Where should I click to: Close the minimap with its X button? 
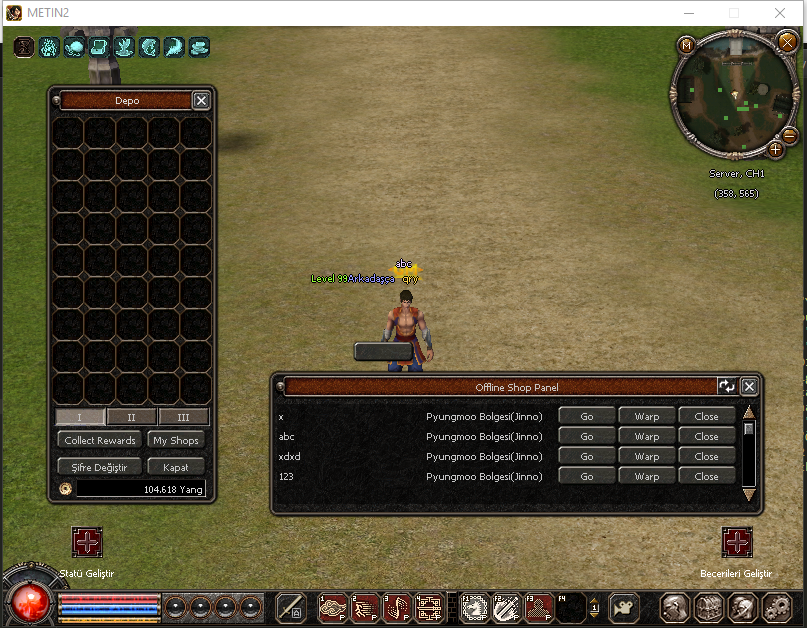787,42
